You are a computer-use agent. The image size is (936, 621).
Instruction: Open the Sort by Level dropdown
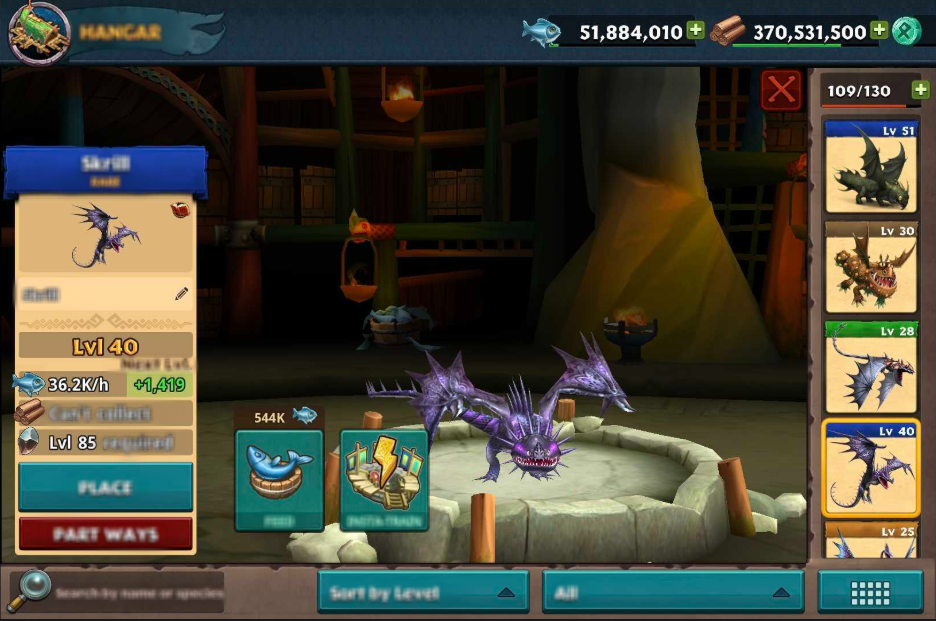pos(425,592)
